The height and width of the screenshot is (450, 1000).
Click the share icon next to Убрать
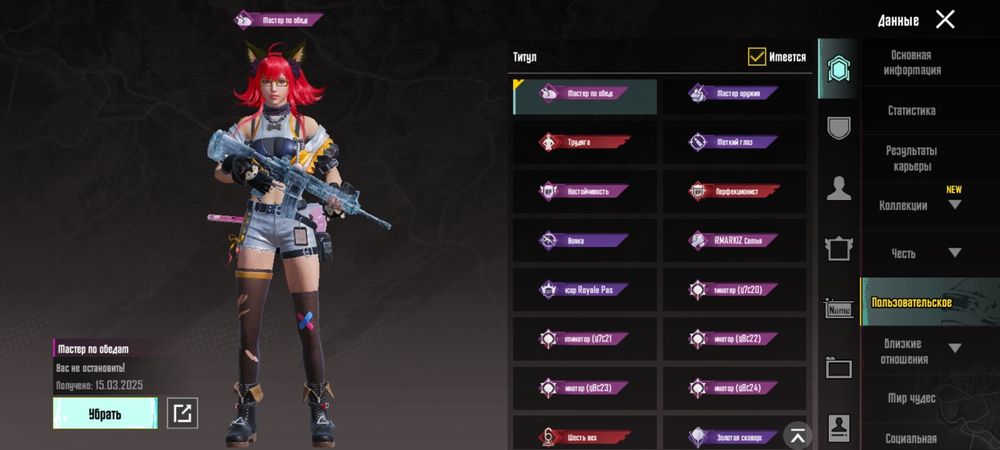point(182,413)
